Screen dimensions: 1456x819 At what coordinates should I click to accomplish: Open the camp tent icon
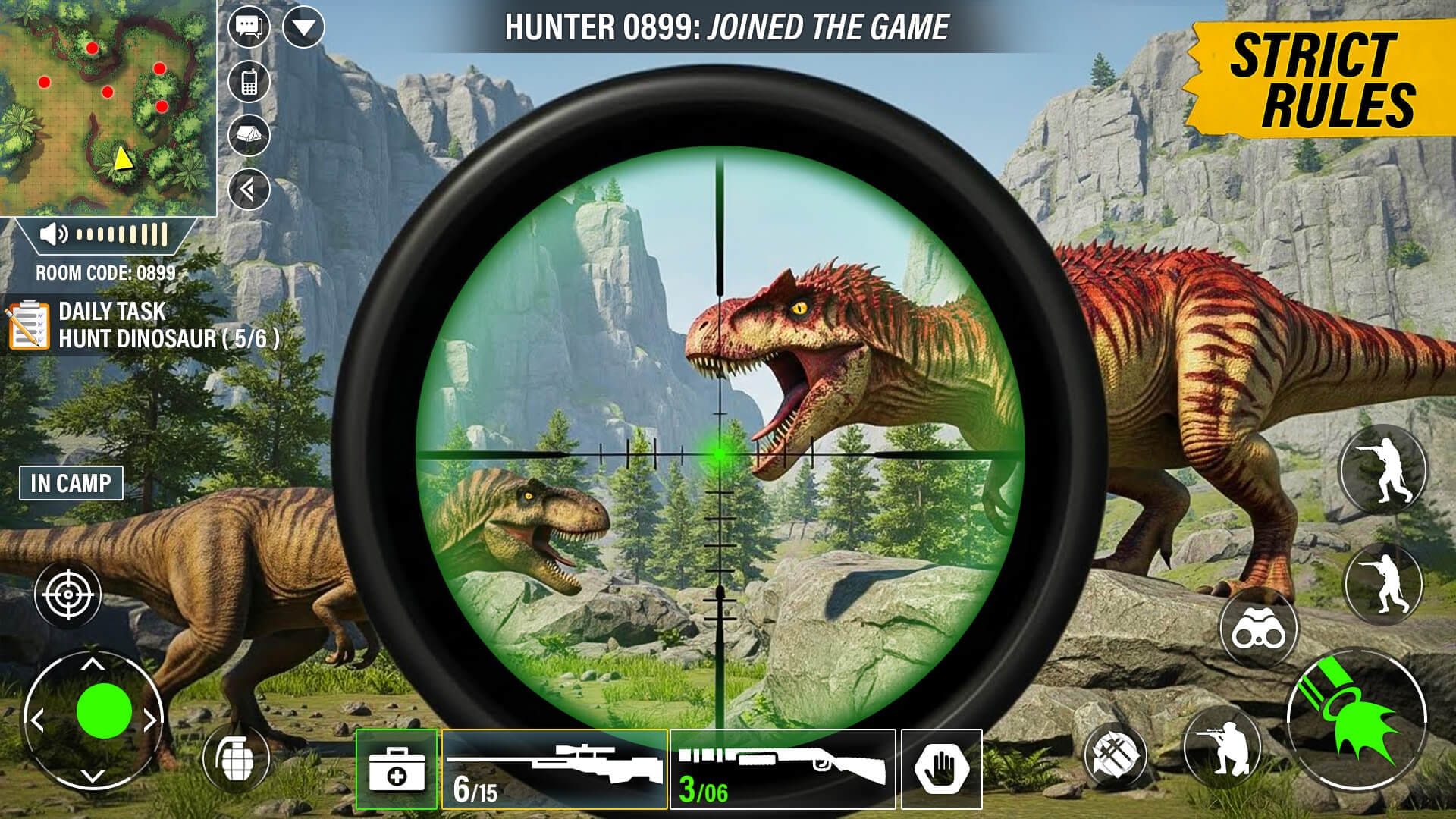(248, 135)
